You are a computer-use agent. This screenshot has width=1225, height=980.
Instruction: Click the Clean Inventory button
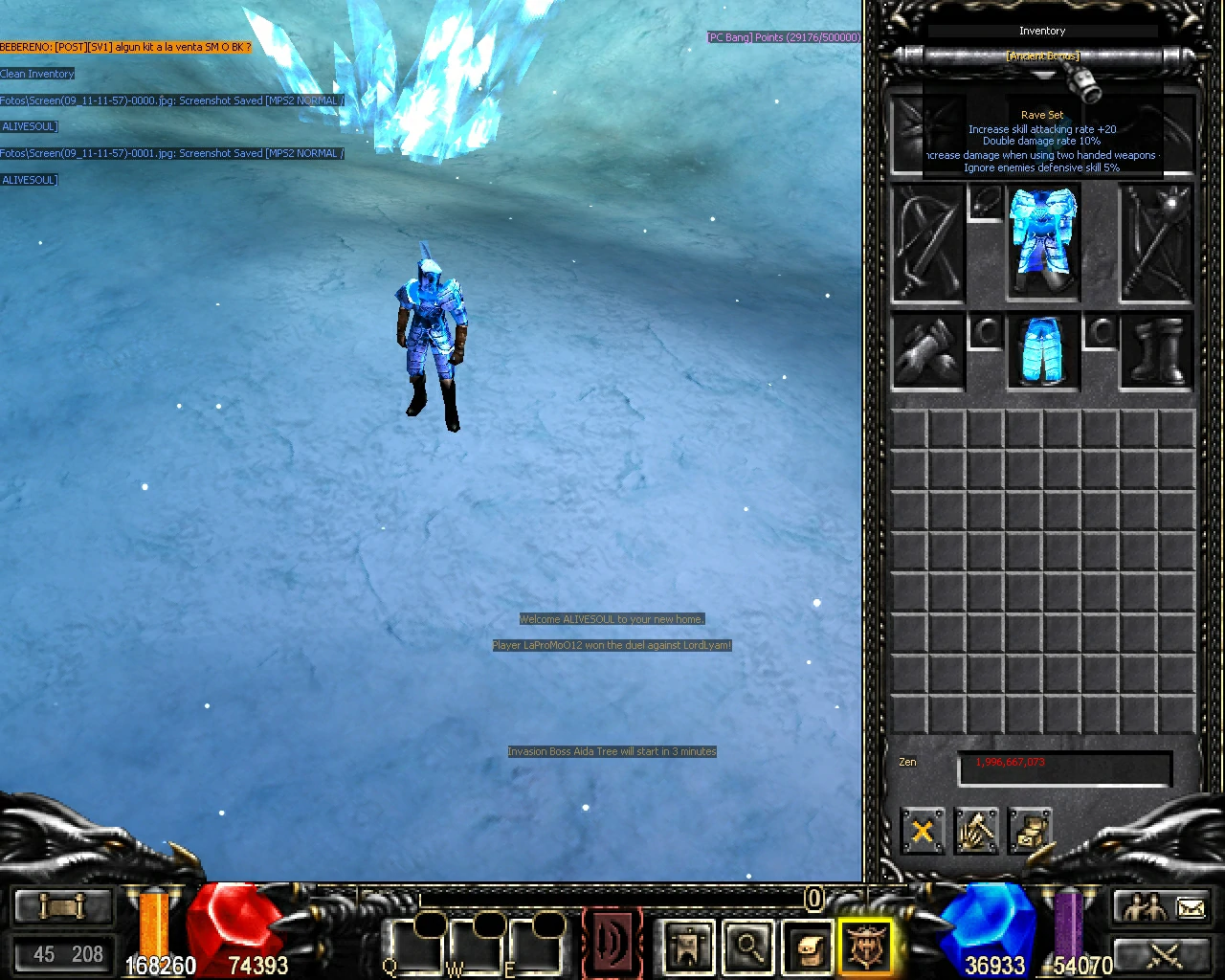coord(37,74)
